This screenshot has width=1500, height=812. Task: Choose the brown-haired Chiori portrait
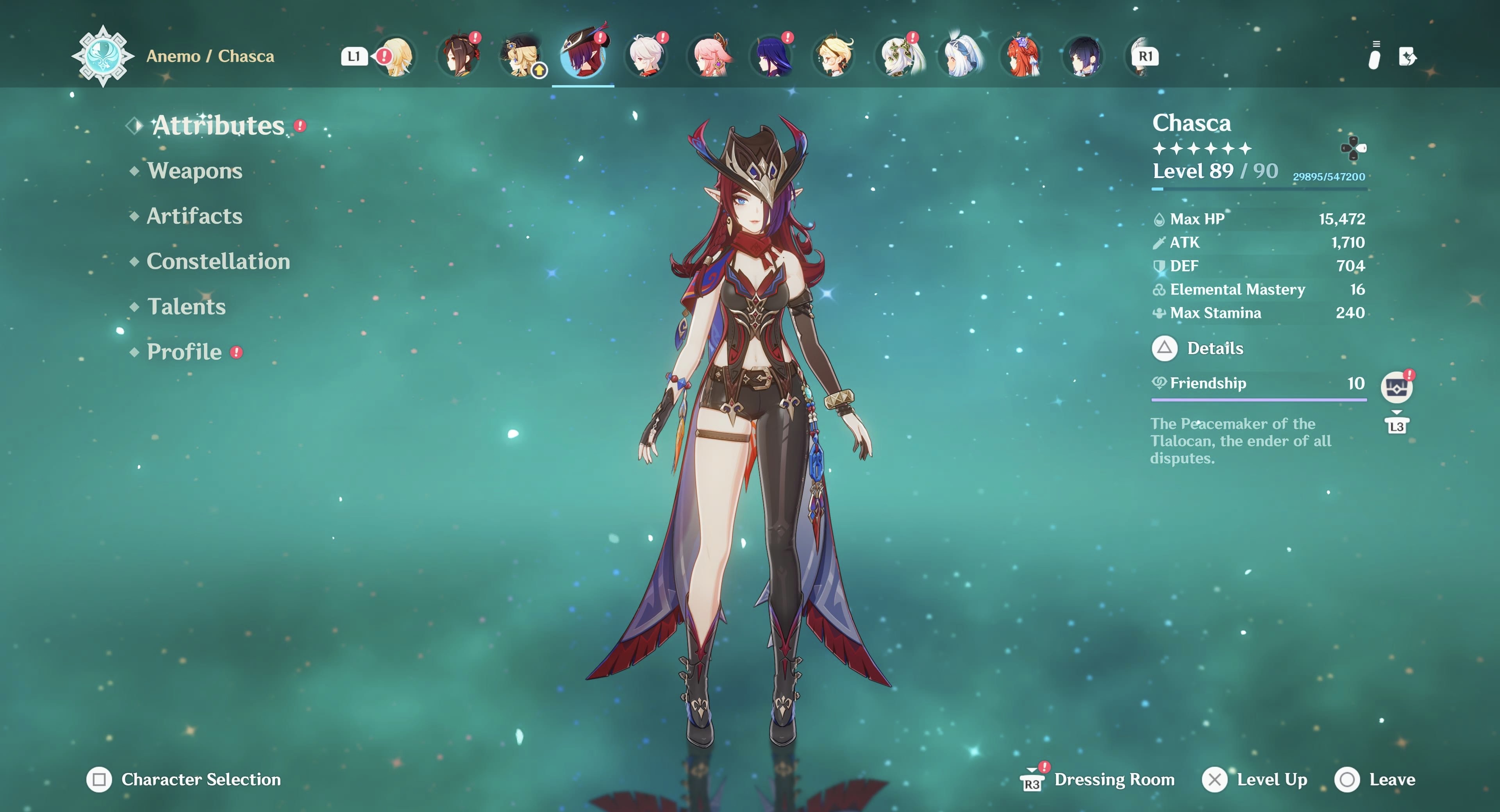(x=459, y=57)
